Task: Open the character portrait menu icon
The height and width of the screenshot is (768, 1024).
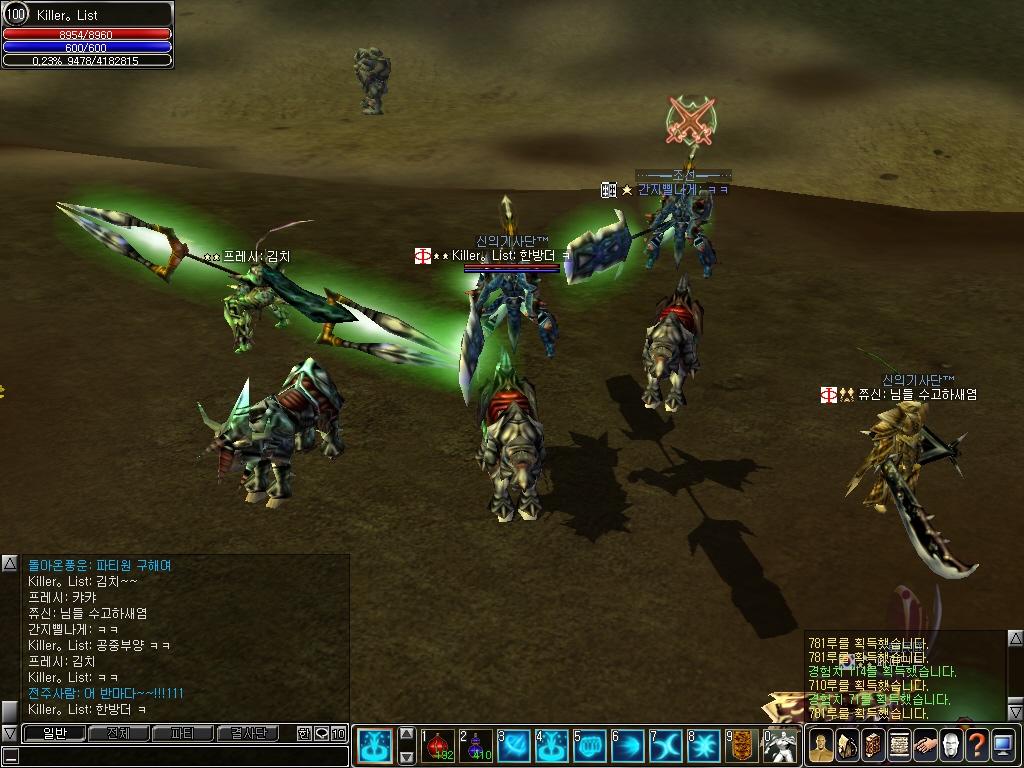Action: click(x=821, y=745)
